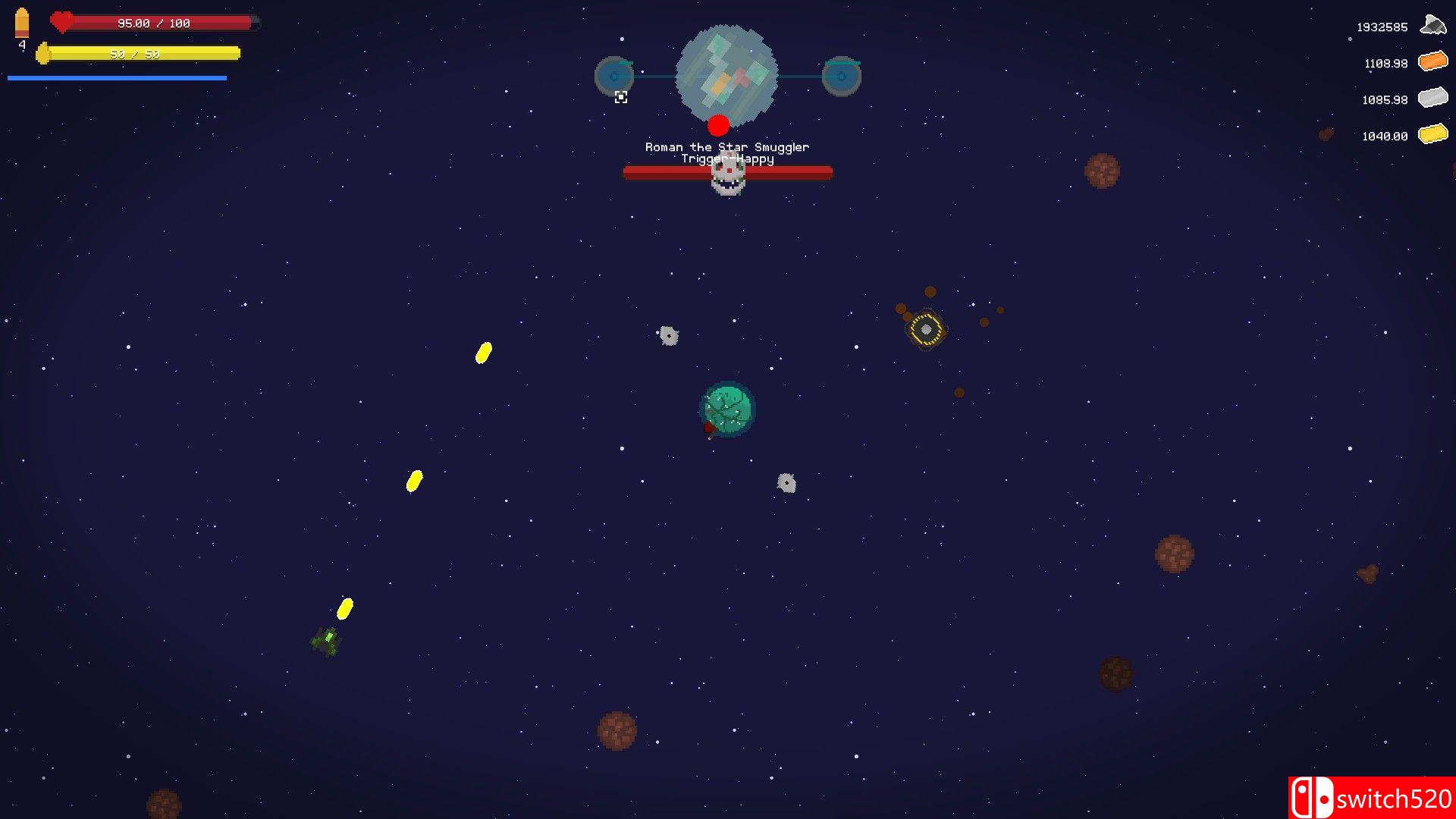Click the crosshair target marker near the left turret
Screen dimensions: 1456x819
(x=621, y=97)
